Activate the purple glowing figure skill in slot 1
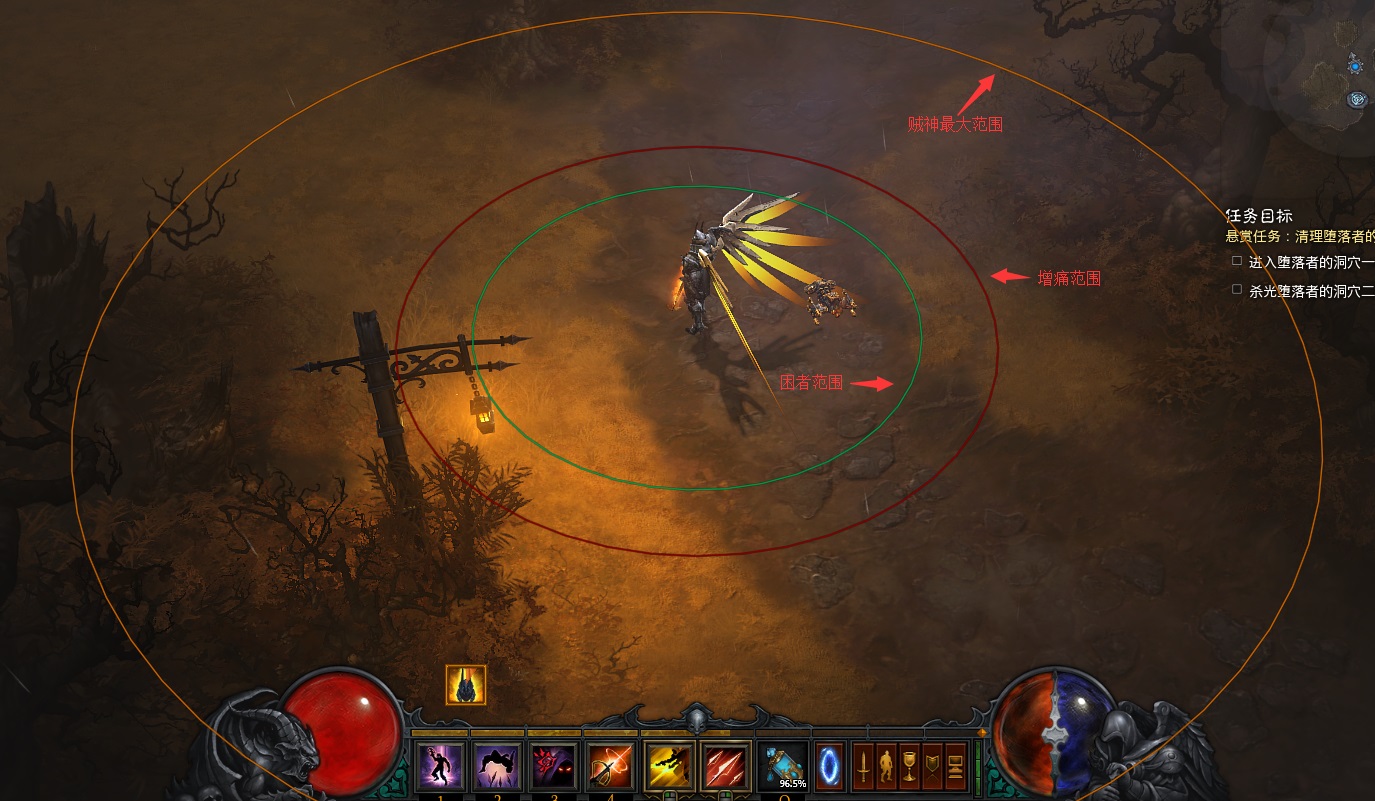 439,767
